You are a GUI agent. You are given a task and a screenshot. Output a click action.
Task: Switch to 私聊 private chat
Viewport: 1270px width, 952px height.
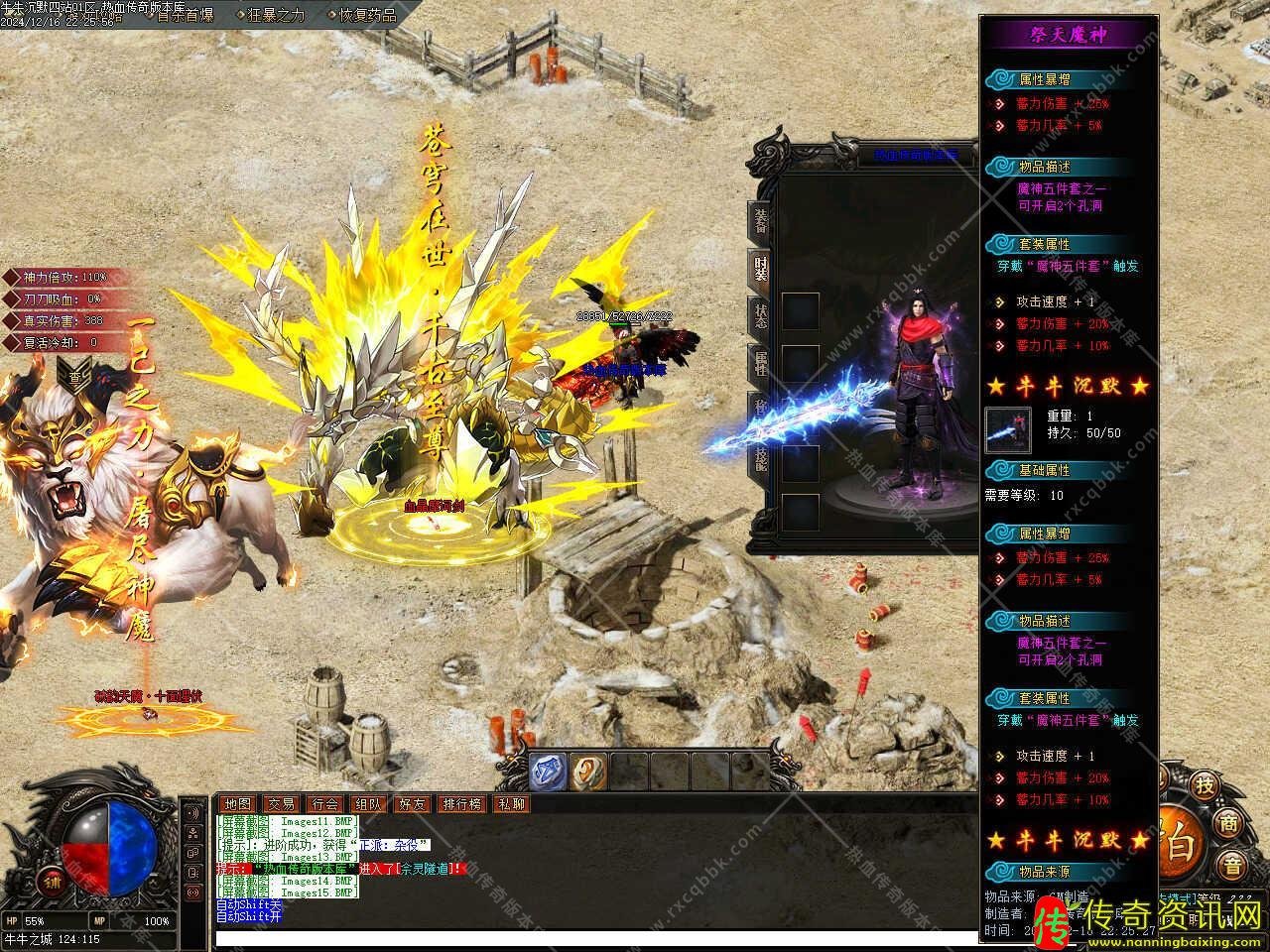[512, 804]
